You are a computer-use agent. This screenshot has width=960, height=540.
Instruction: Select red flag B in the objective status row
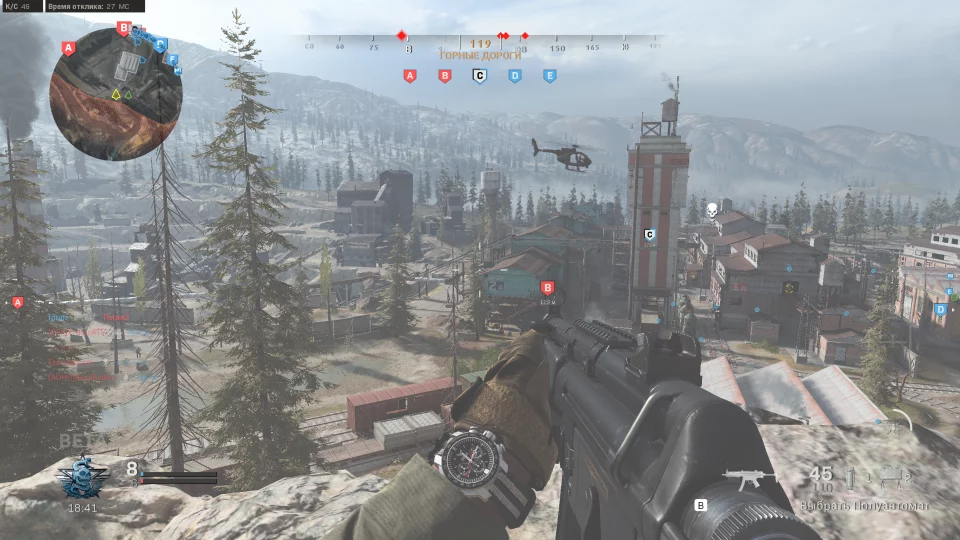click(445, 75)
